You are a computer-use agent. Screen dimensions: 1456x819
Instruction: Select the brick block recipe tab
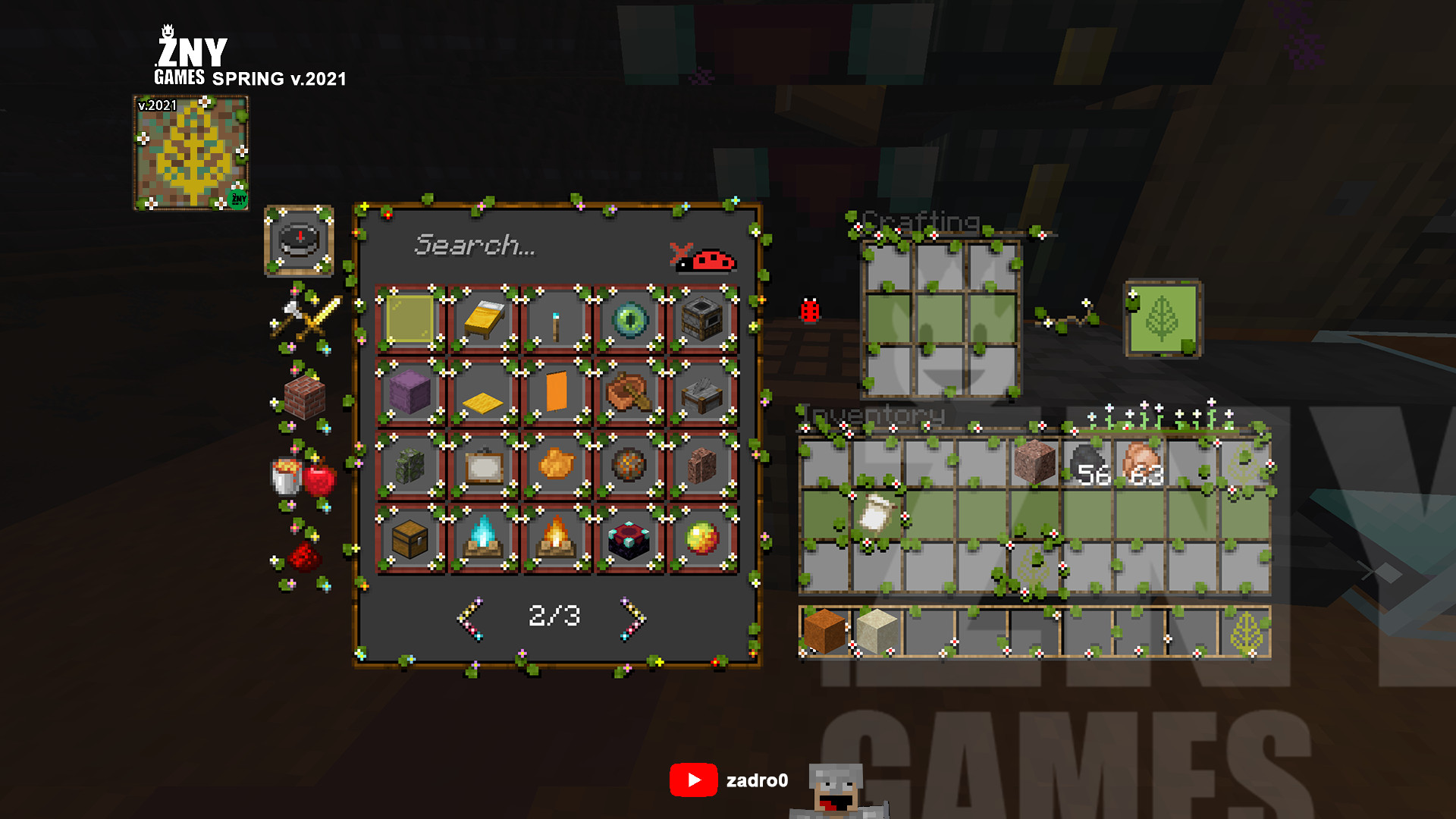(304, 397)
